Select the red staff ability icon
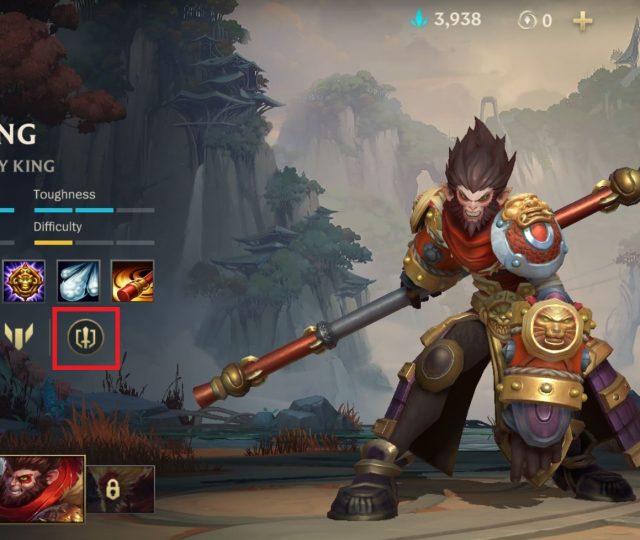Screen dimensions: 640x540 pyautogui.click(x=132, y=282)
